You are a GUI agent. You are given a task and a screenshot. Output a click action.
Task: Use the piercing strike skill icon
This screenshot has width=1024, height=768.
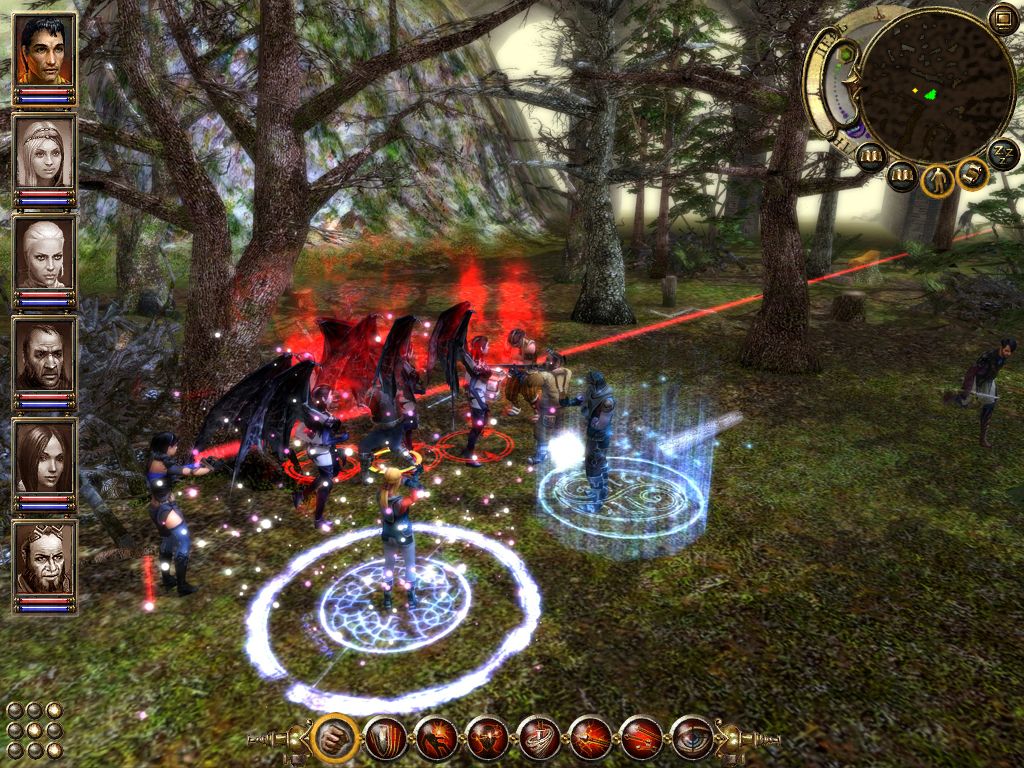pos(590,738)
